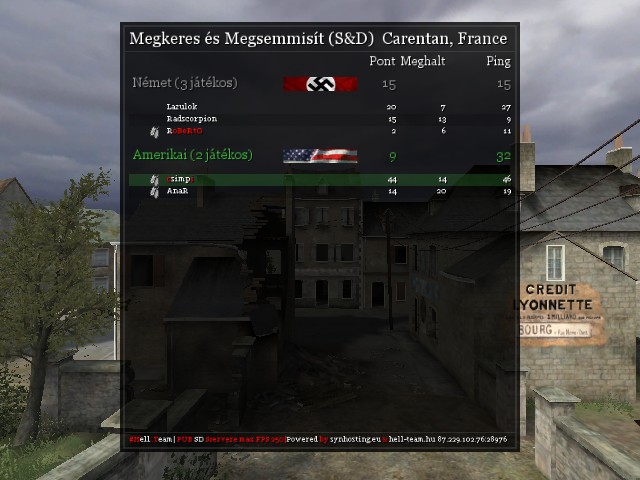The image size is (640, 480).
Task: Click the American team flag icon
Action: click(x=320, y=155)
